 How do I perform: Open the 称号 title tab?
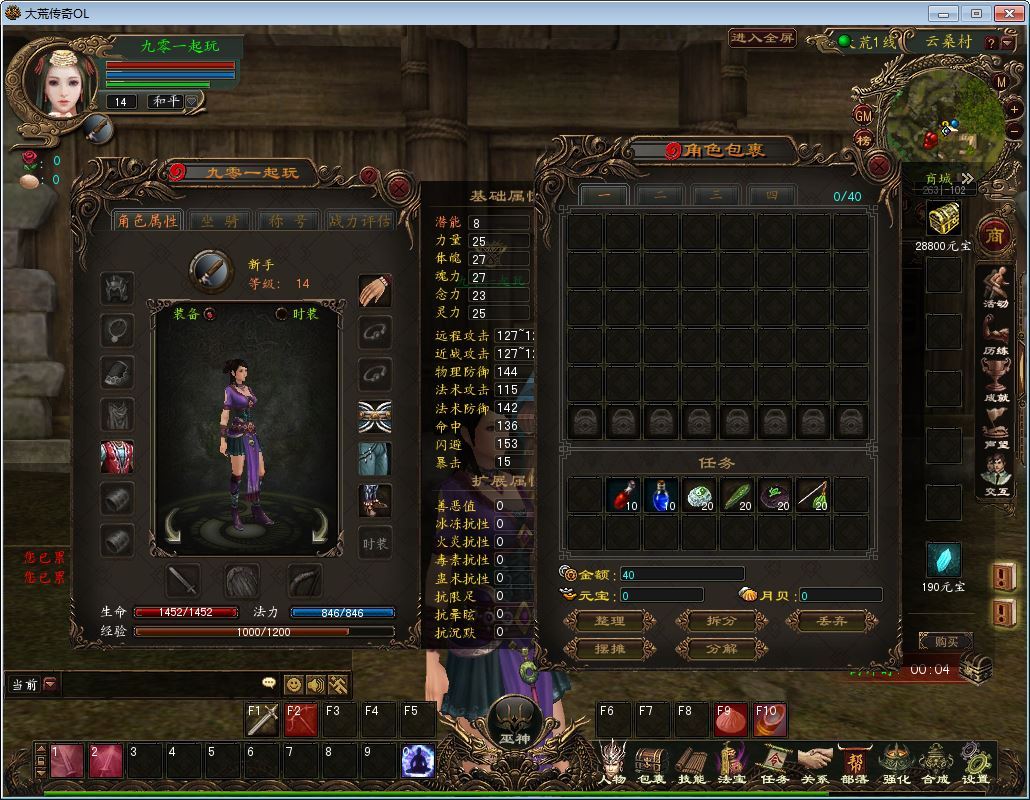click(290, 221)
